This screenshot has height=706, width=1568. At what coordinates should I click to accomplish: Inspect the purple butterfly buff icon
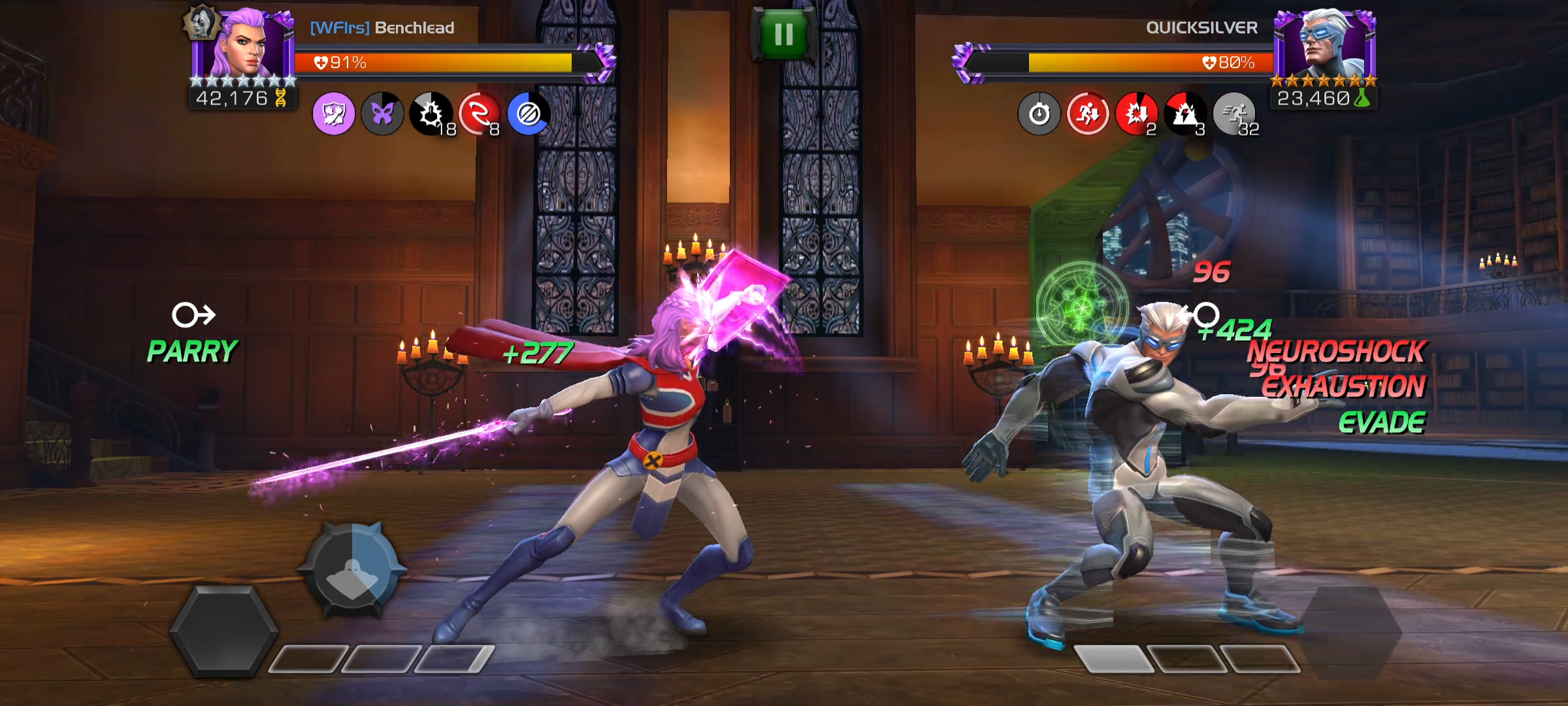(383, 114)
